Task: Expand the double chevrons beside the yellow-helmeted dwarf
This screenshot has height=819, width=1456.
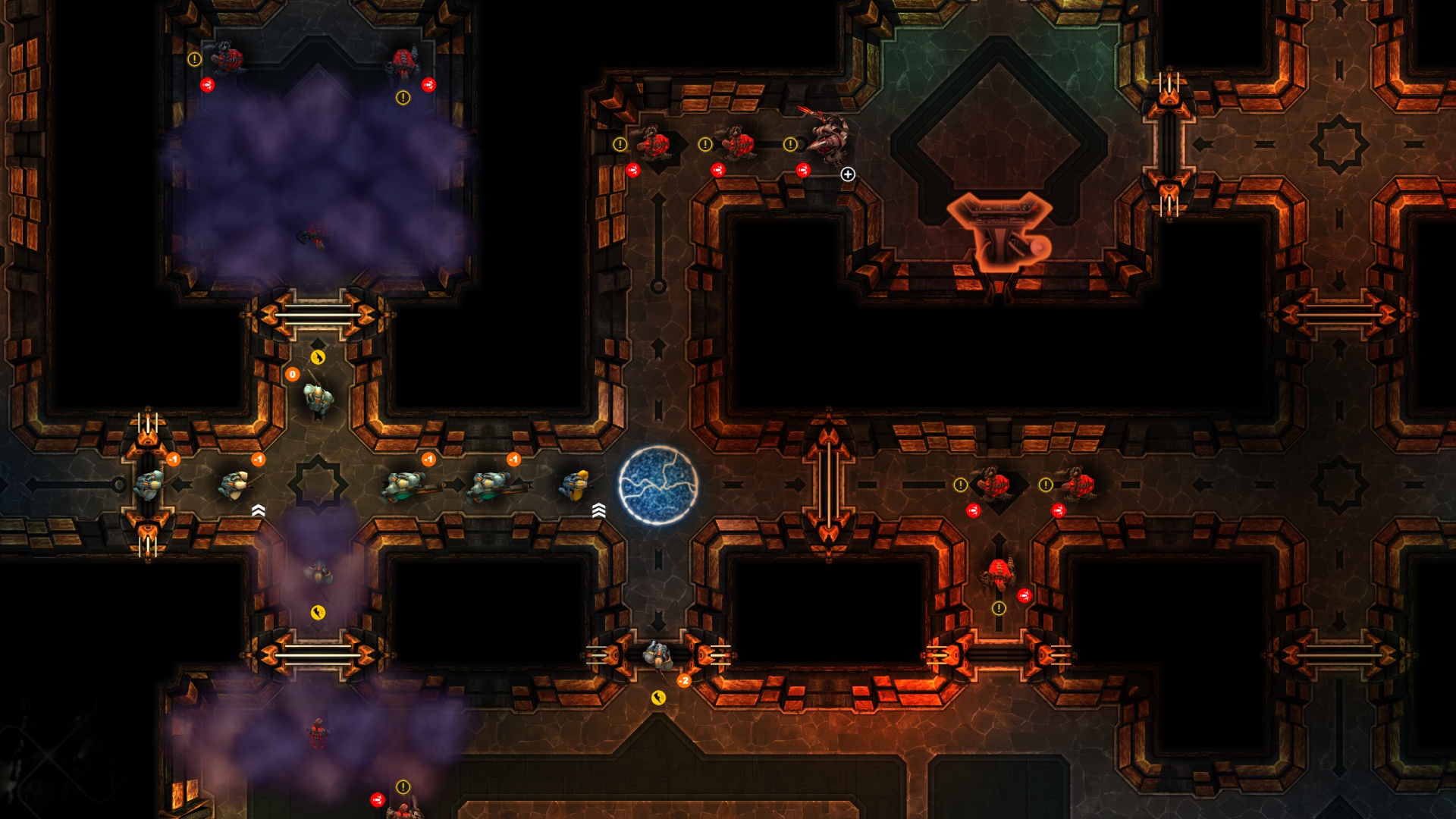Action: coord(598,510)
